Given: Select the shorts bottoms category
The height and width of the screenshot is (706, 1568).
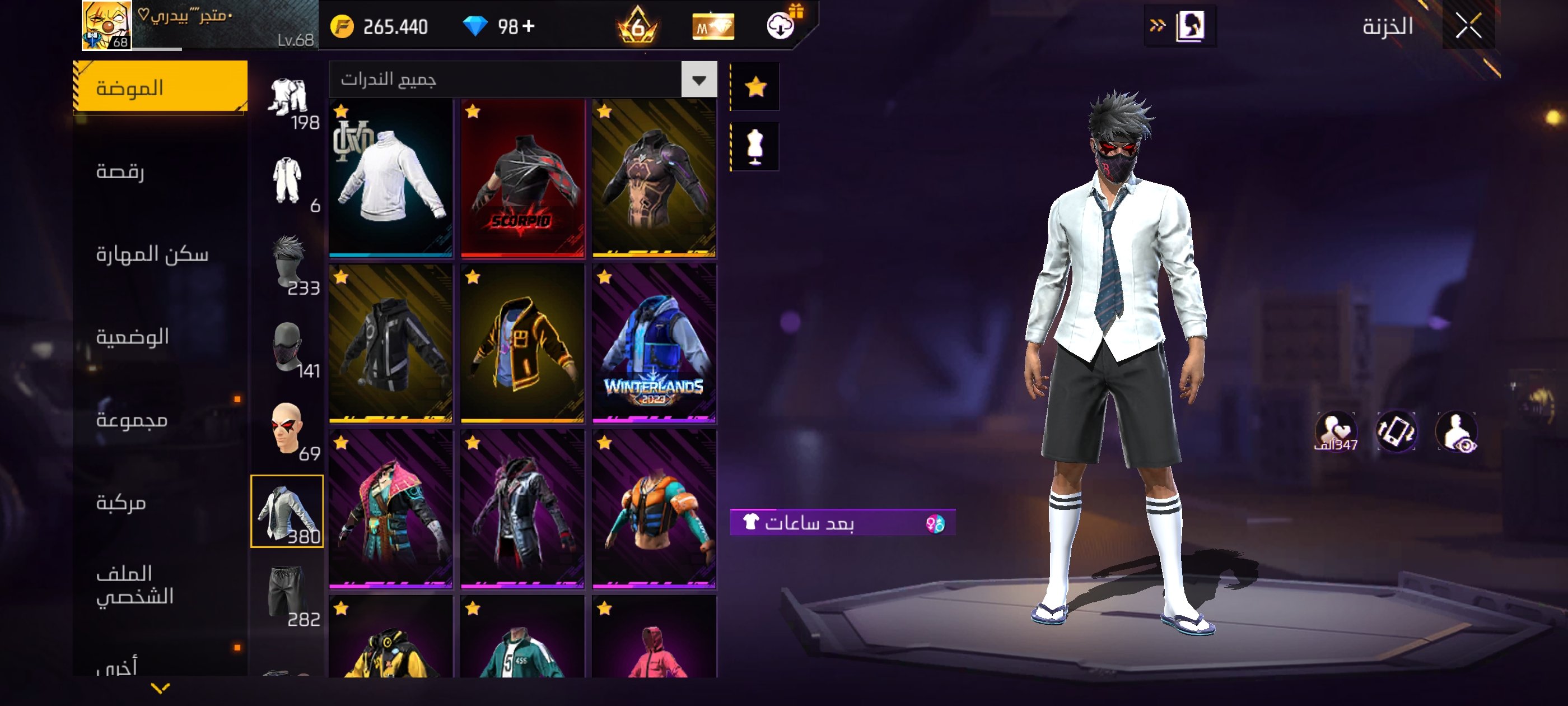Looking at the screenshot, I should [286, 593].
